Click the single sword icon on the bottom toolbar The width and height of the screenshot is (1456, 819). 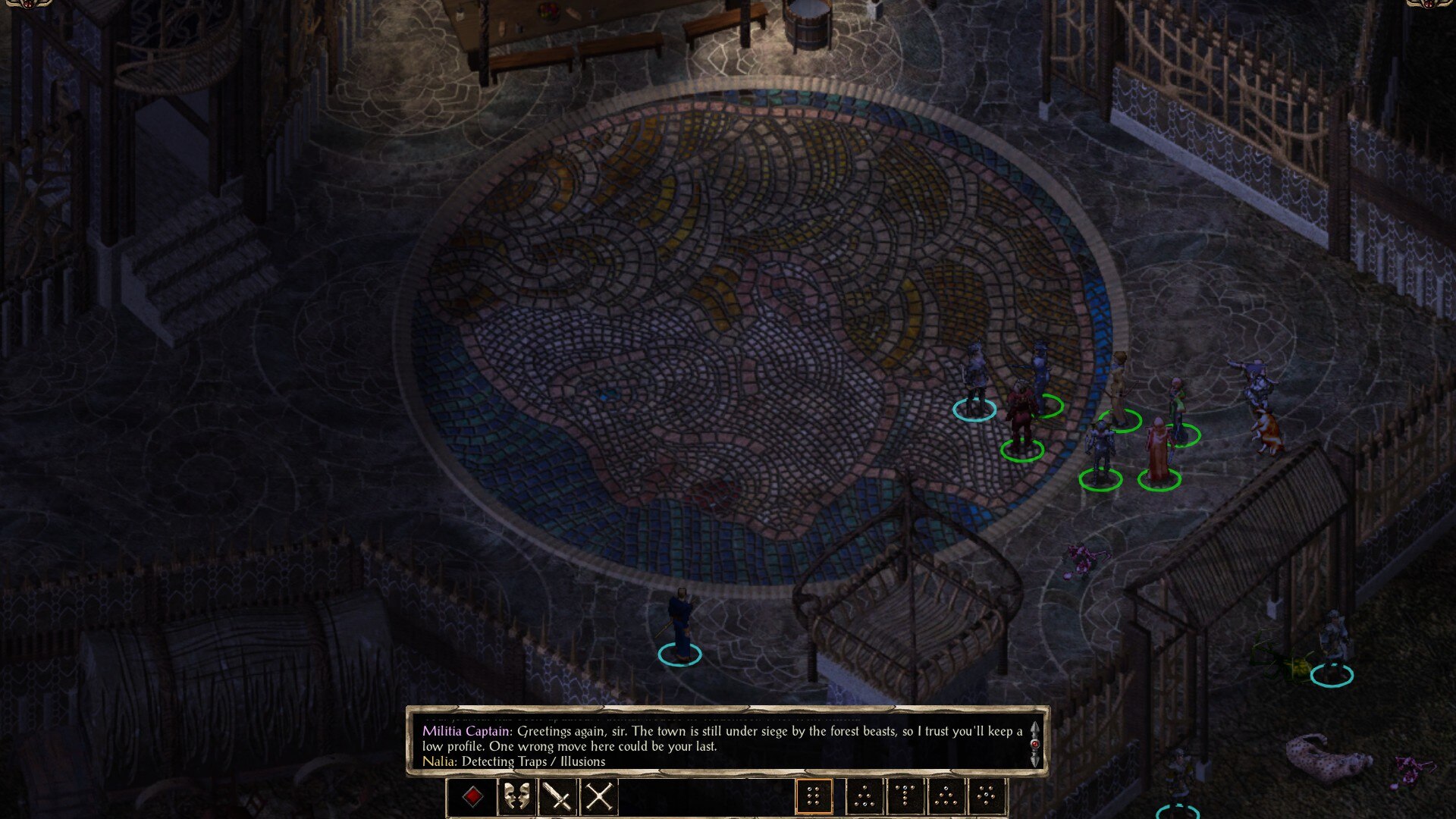click(558, 795)
